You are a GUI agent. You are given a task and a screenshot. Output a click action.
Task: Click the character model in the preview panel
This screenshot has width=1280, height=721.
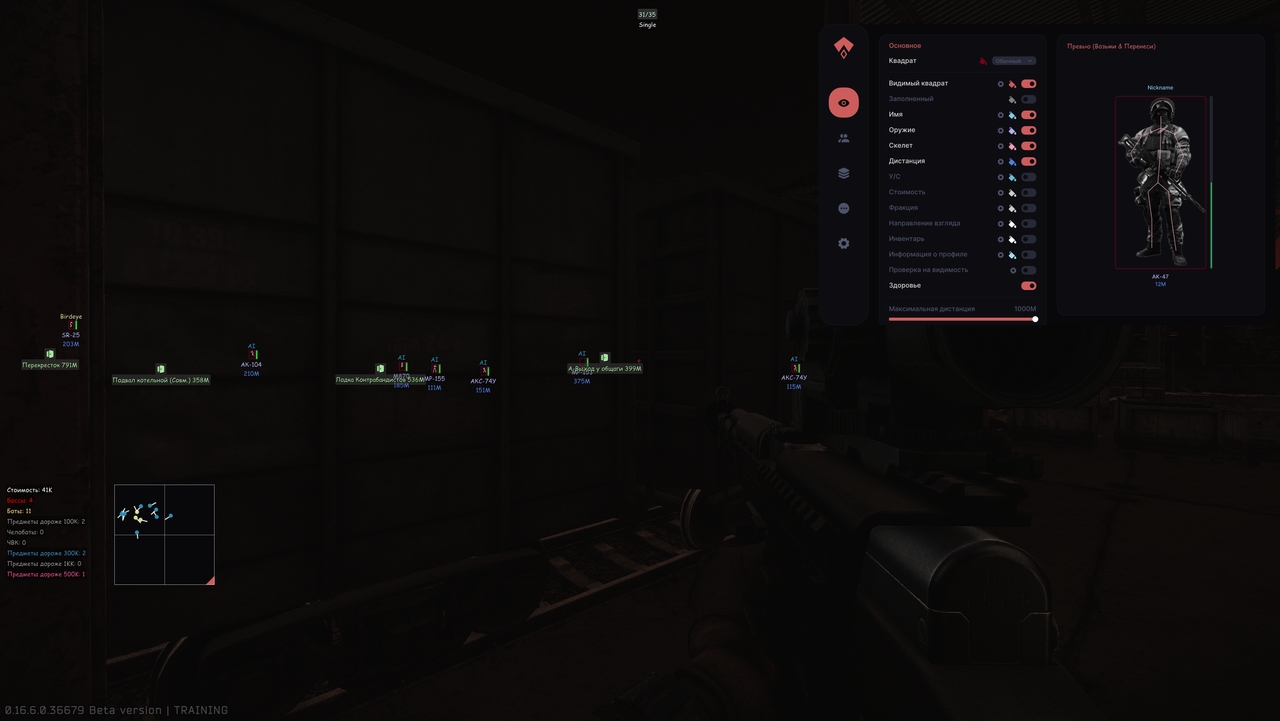tap(1159, 180)
